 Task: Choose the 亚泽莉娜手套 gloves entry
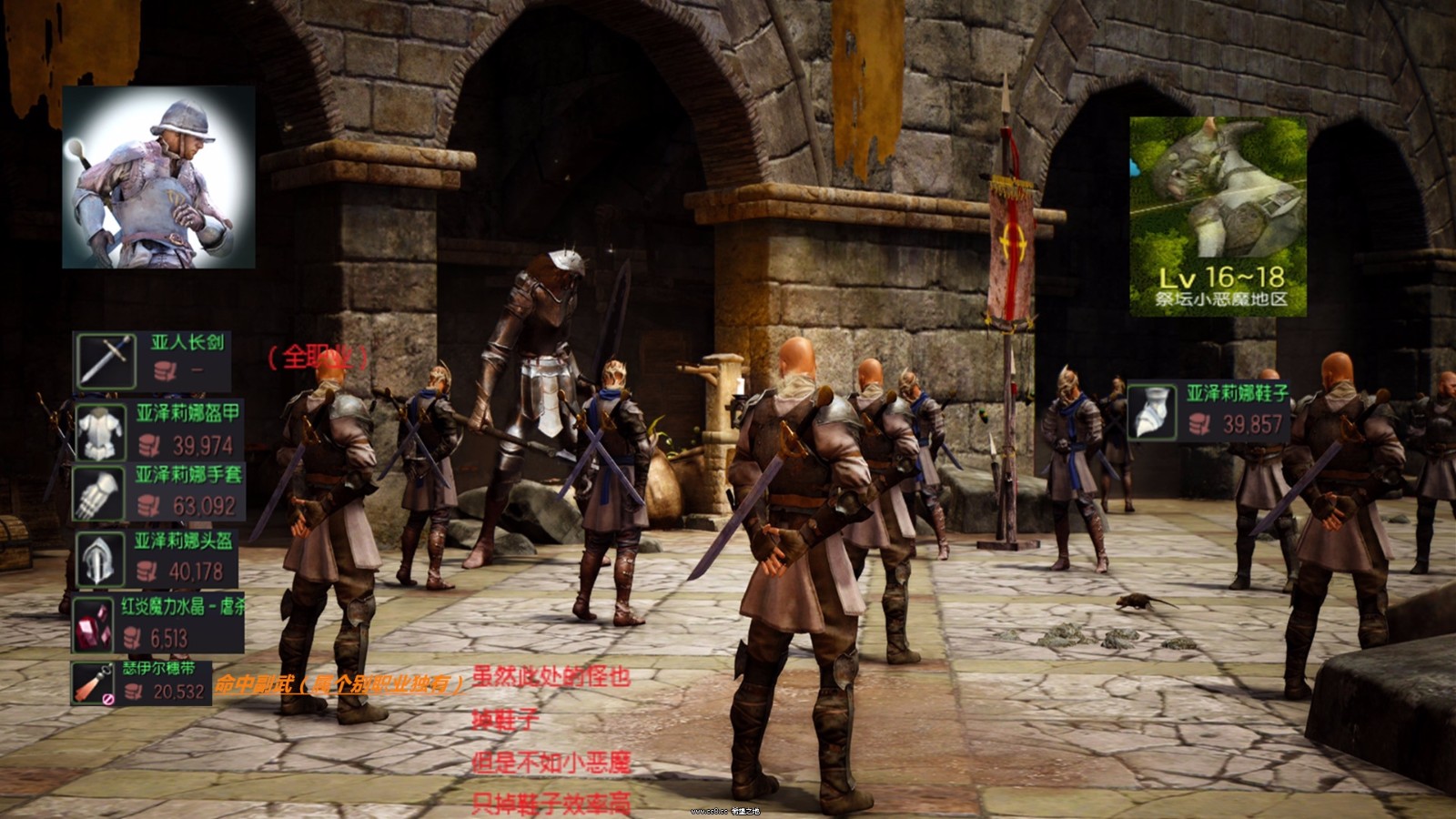click(x=157, y=492)
